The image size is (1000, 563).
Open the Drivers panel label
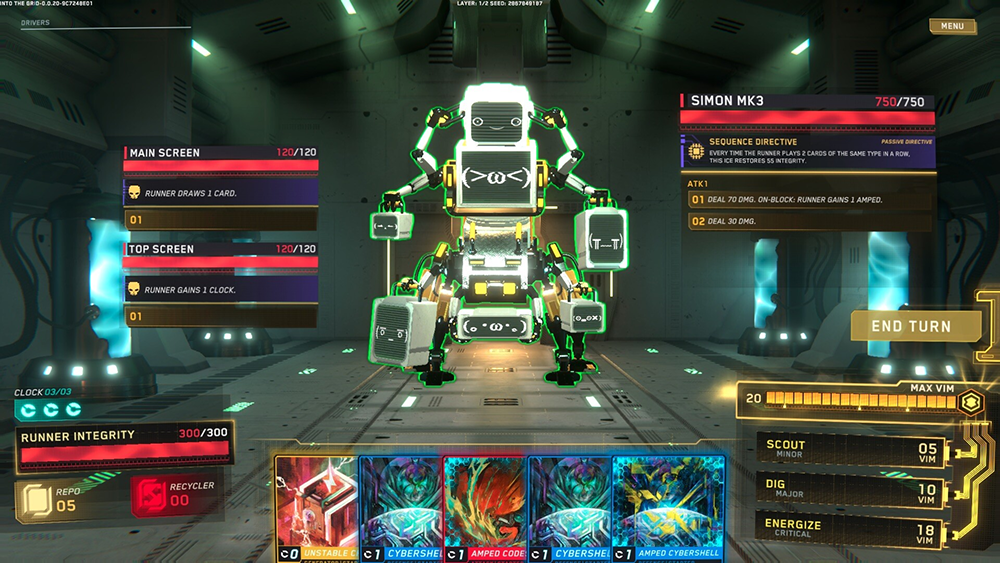36,22
